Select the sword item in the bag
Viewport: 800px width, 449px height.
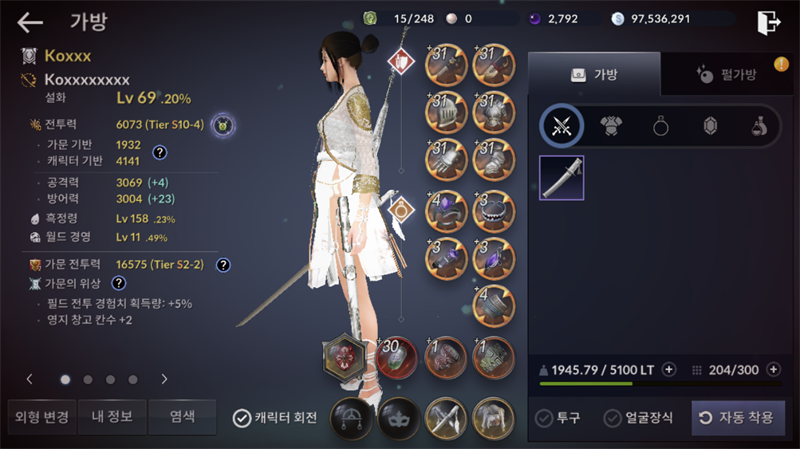pos(561,178)
